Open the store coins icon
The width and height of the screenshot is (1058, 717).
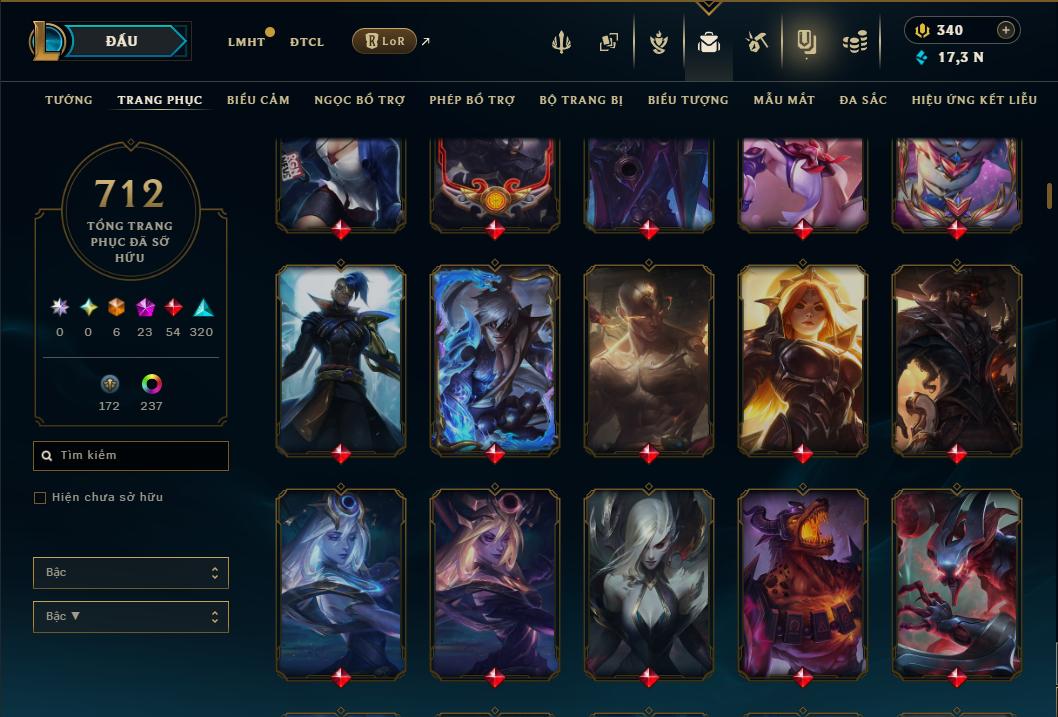(854, 42)
